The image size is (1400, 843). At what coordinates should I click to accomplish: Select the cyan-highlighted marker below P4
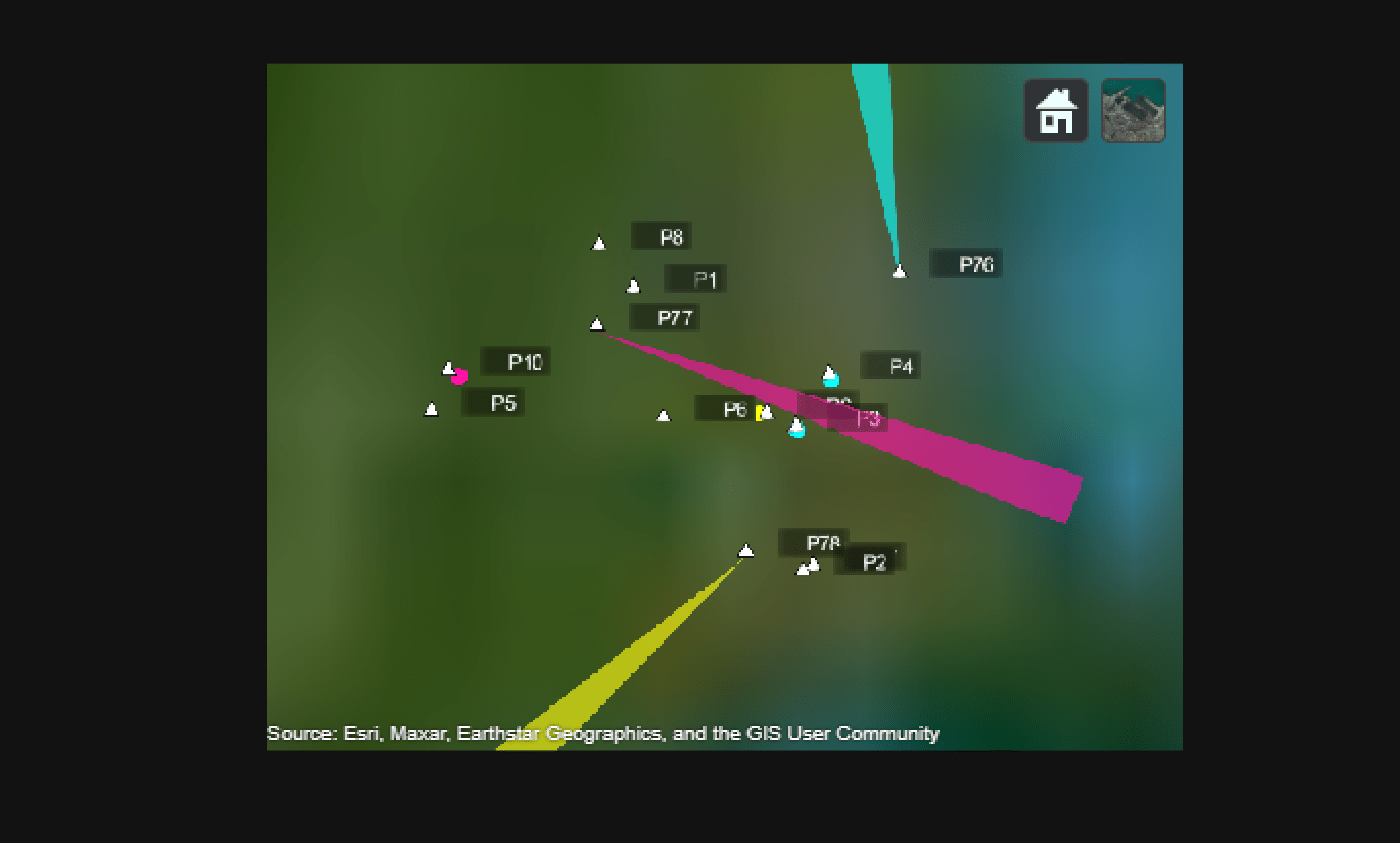point(830,375)
